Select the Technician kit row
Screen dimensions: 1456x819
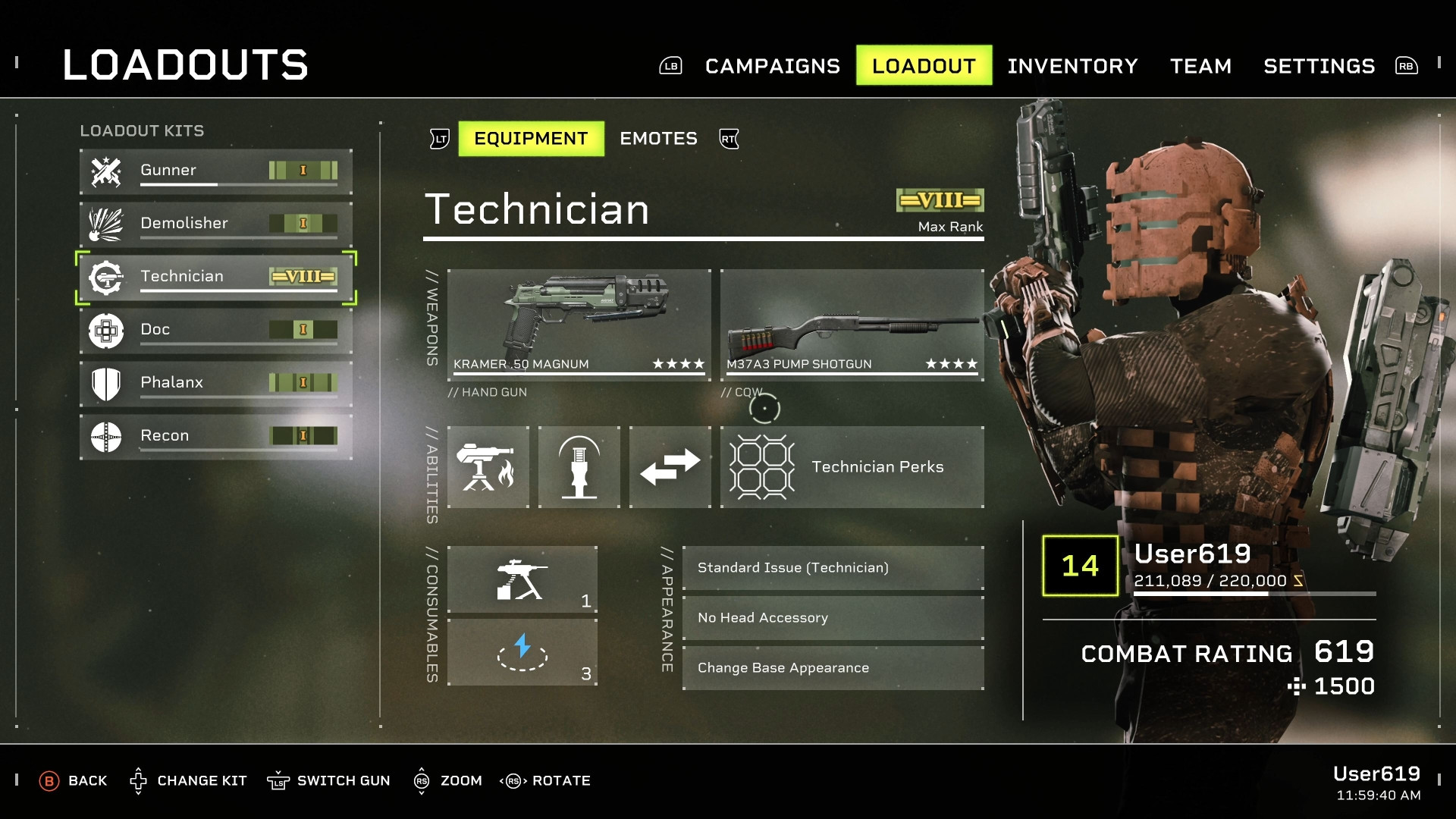coord(216,277)
